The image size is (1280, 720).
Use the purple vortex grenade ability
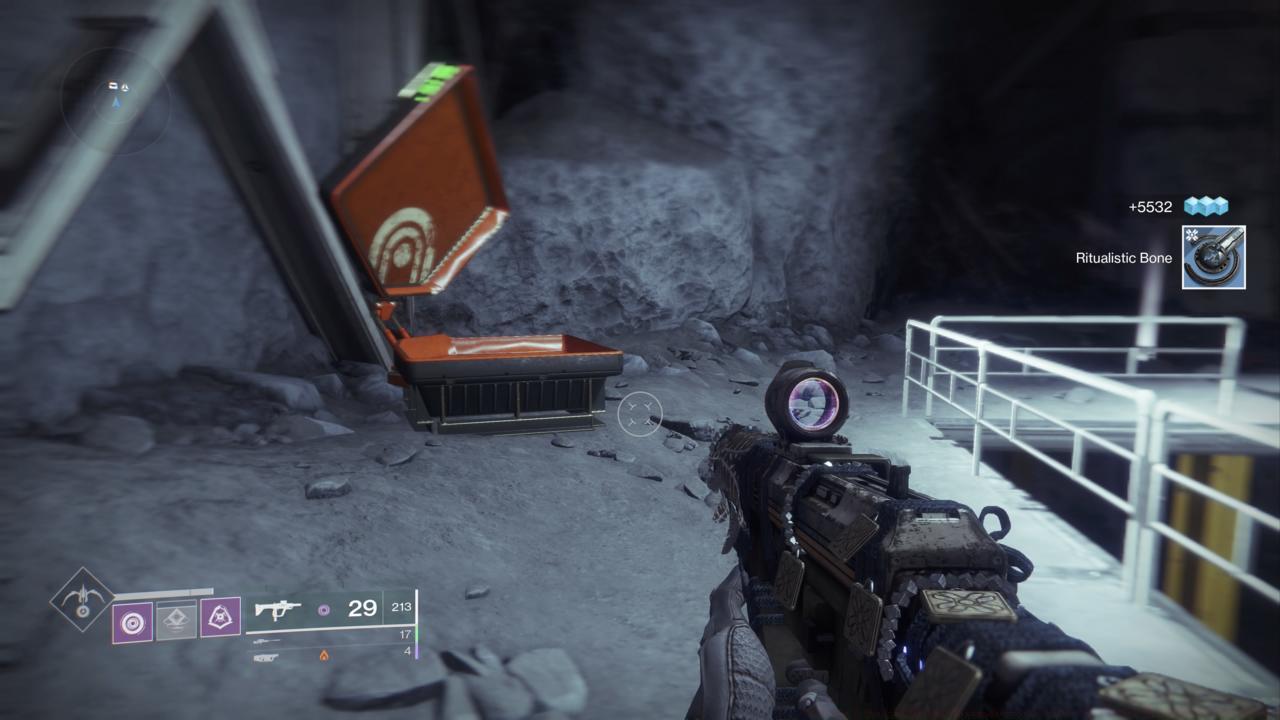click(x=132, y=621)
